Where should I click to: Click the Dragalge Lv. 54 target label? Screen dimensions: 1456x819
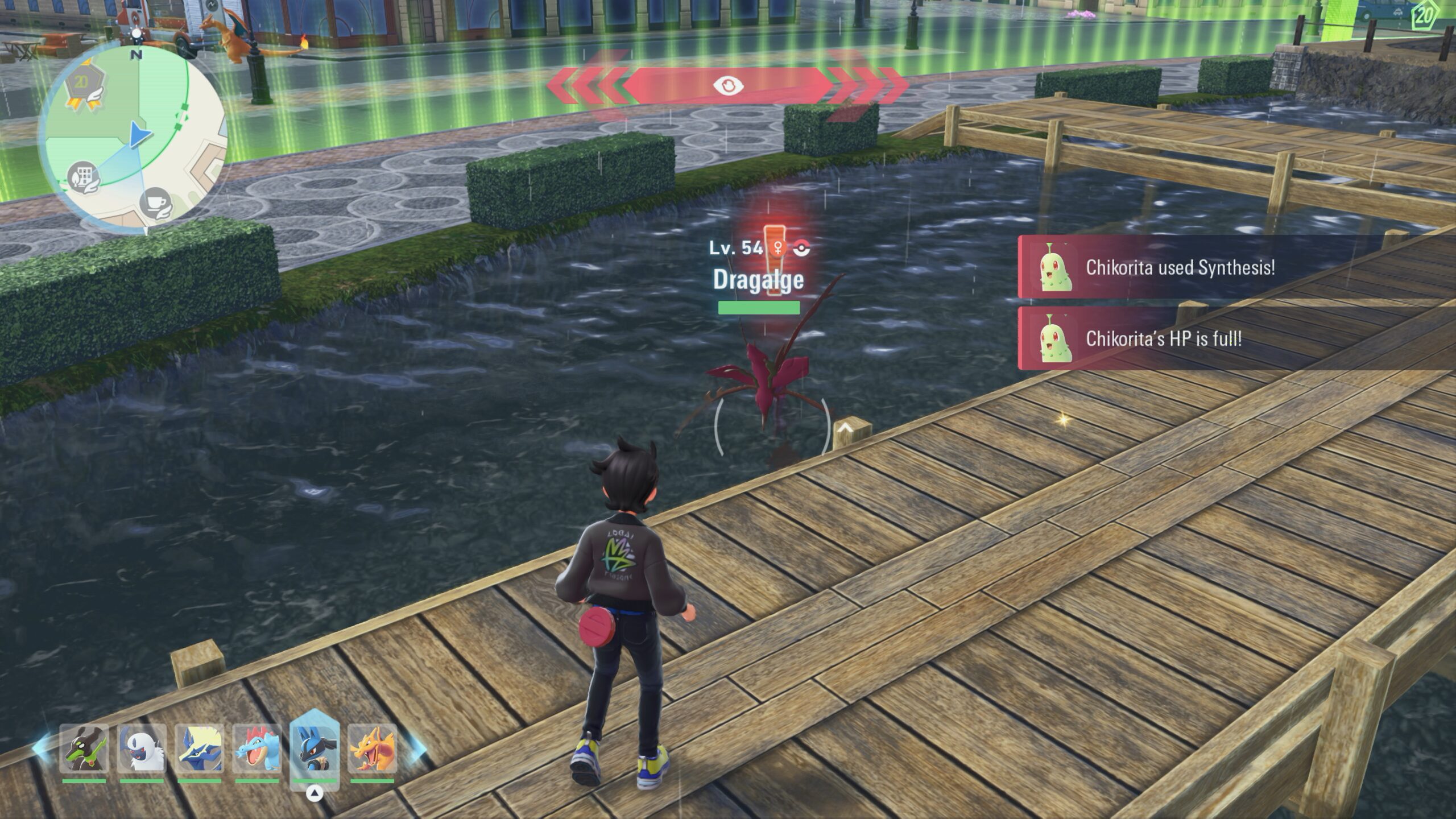(x=758, y=267)
